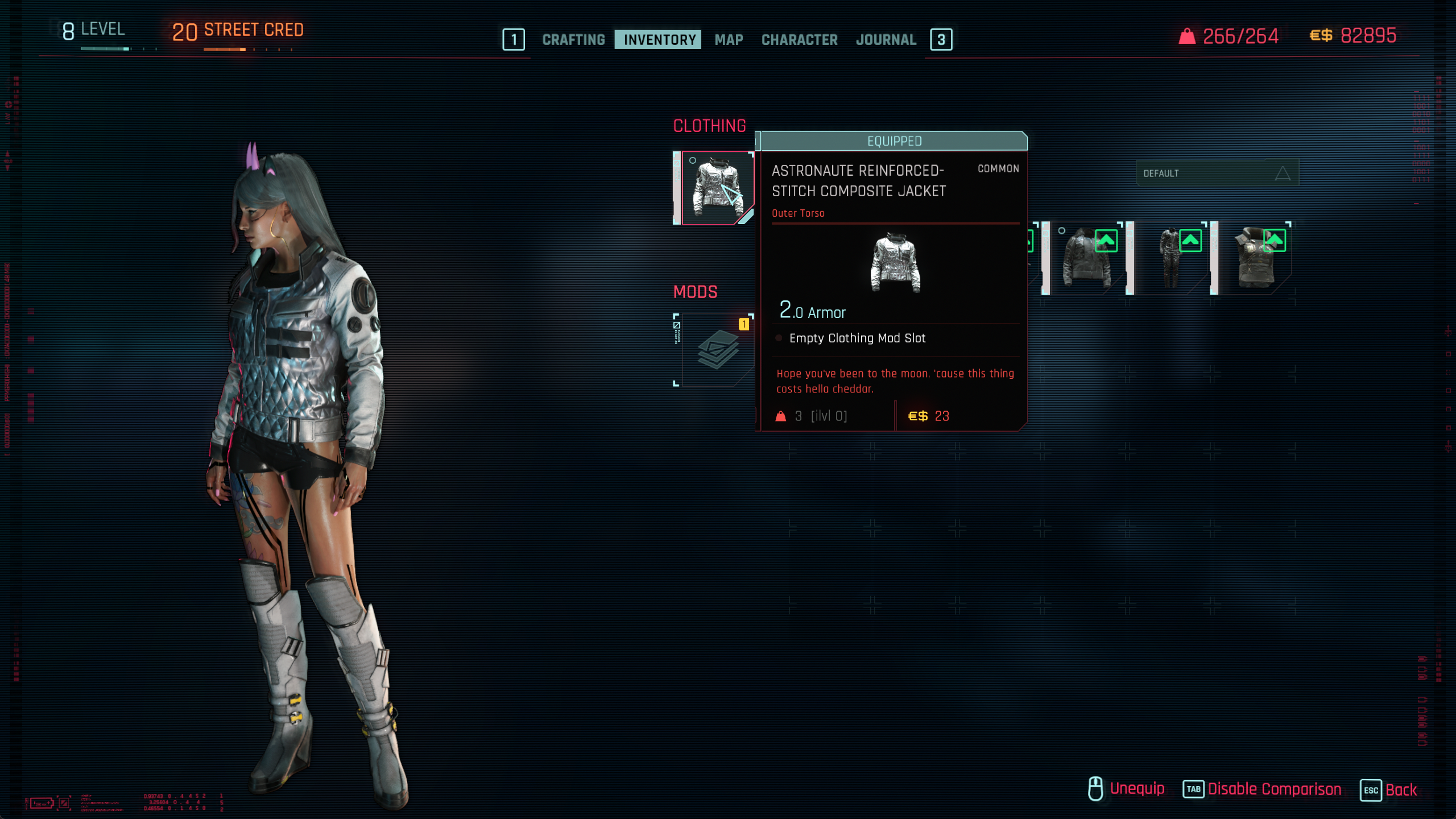The height and width of the screenshot is (819, 1456).
Task: Pick the armored vest item
Action: 1255,258
